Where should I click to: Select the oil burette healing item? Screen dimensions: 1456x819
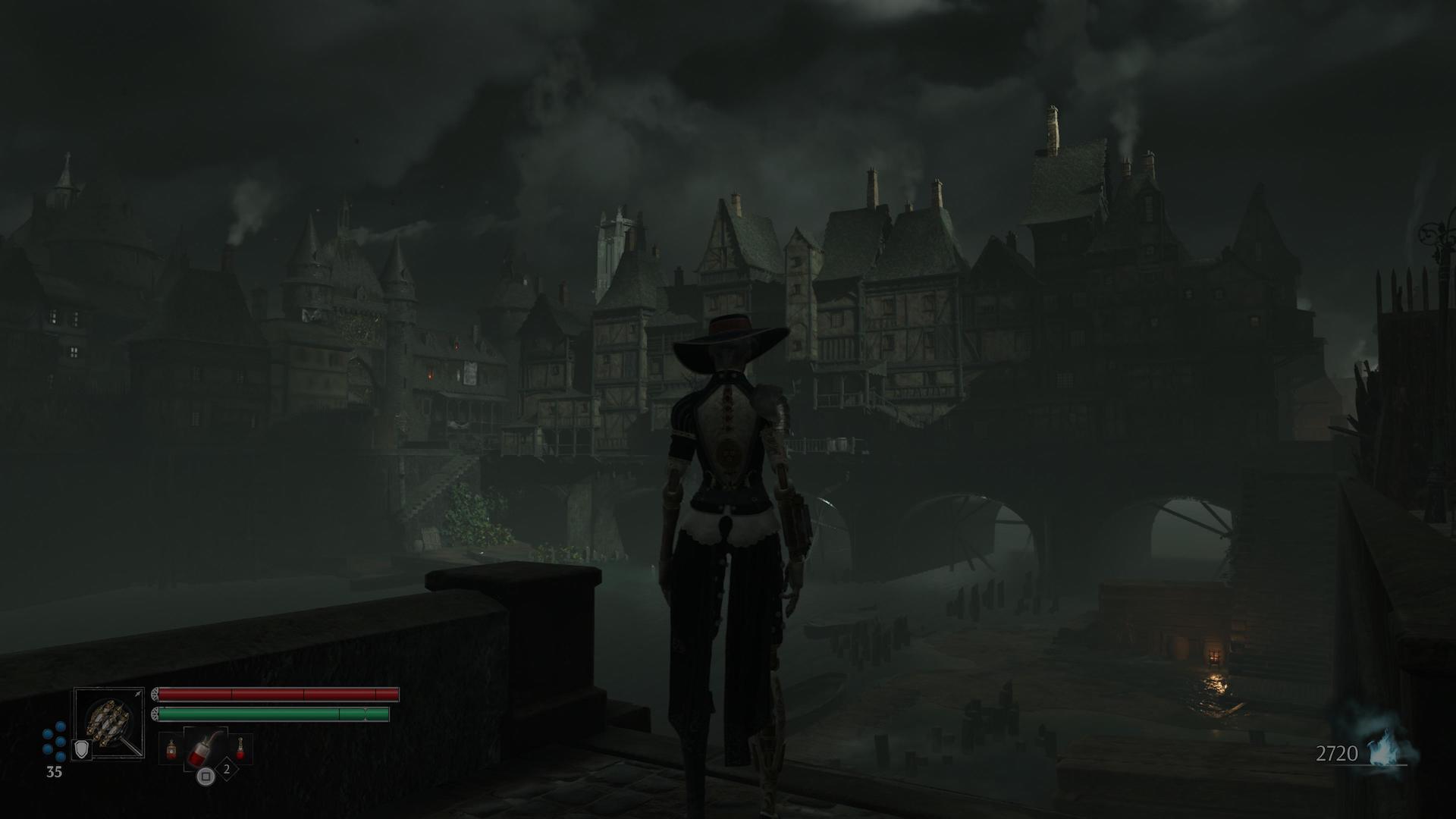pyautogui.click(x=203, y=749)
